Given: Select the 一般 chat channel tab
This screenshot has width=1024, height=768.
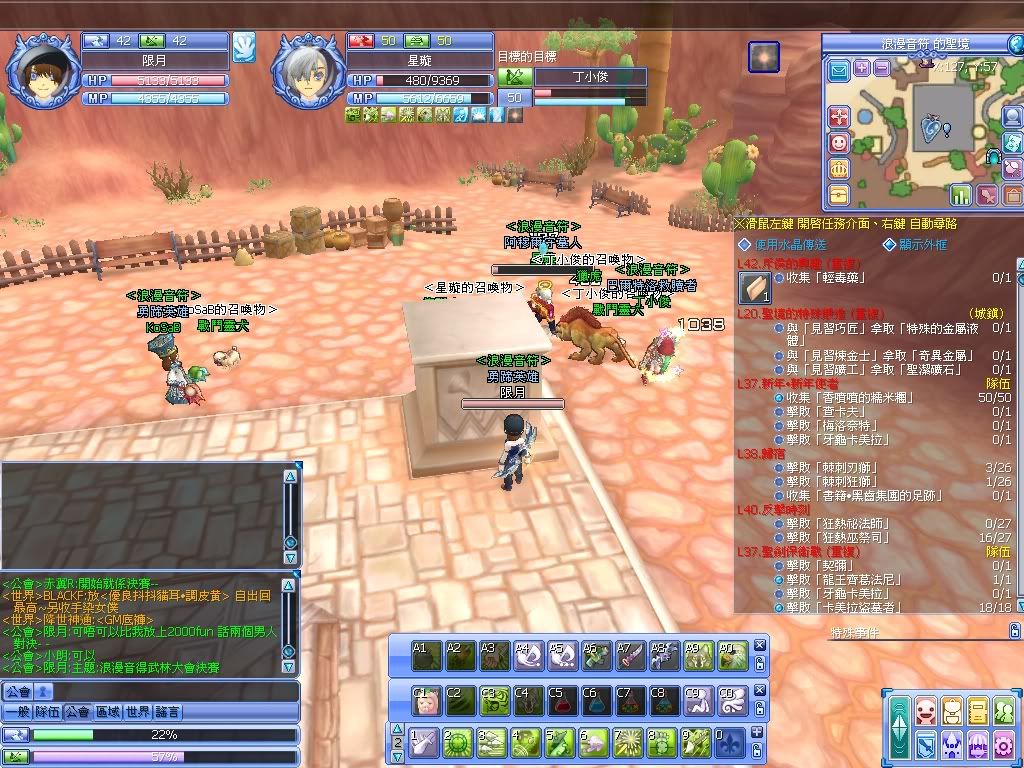Looking at the screenshot, I should click(x=16, y=712).
